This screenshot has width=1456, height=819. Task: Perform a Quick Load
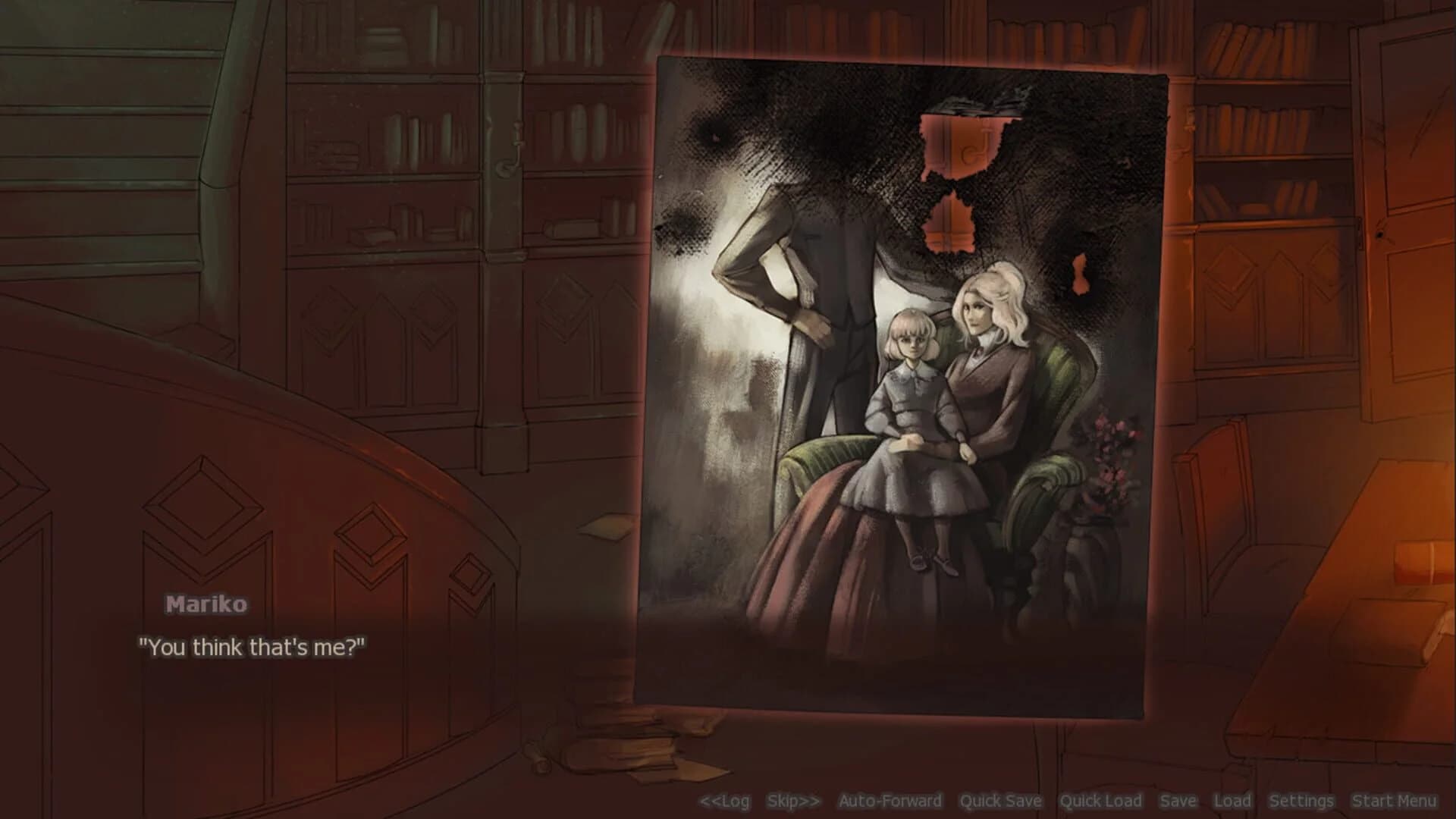(1101, 801)
